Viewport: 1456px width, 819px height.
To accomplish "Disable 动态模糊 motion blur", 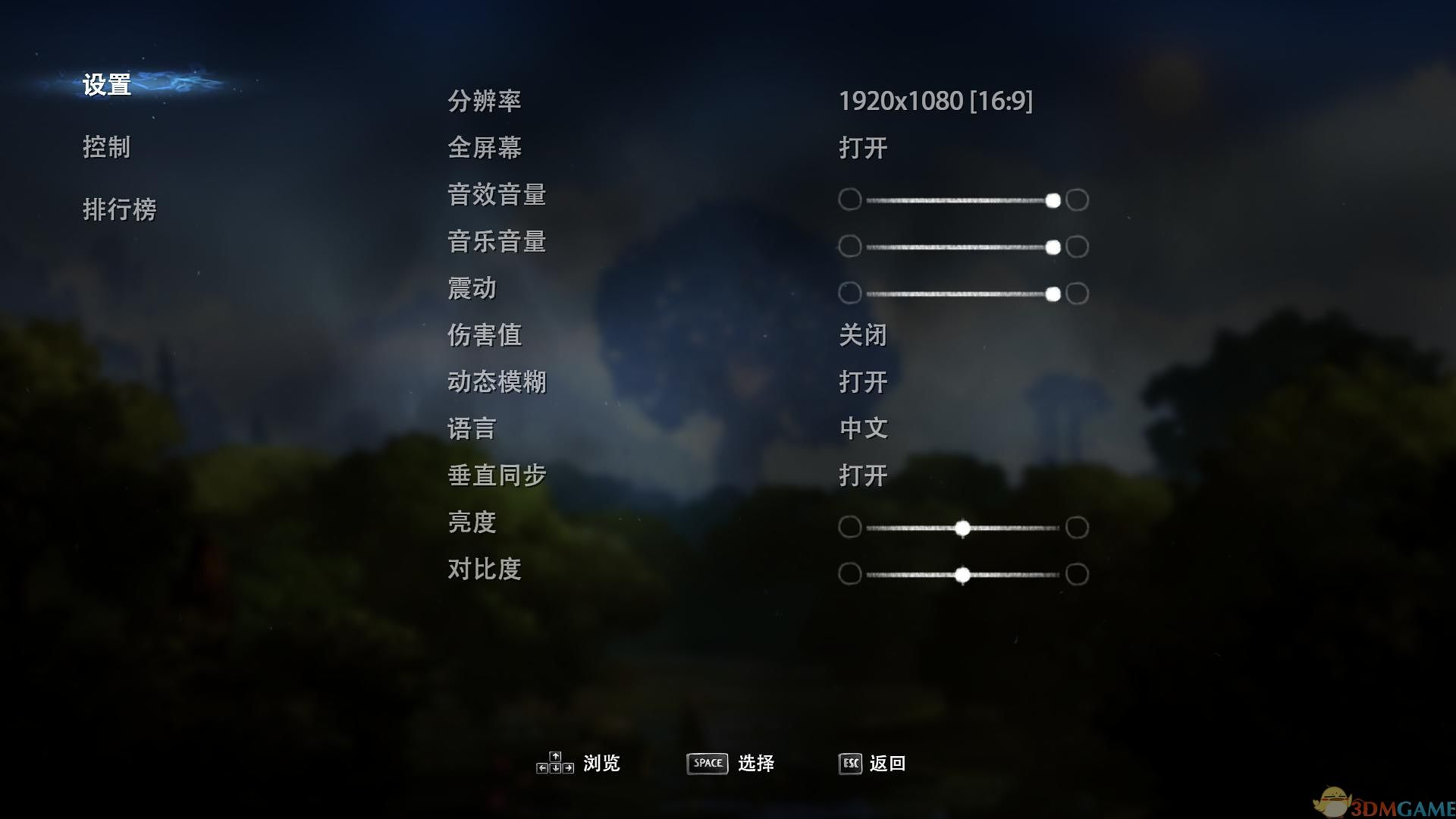I will click(x=864, y=382).
